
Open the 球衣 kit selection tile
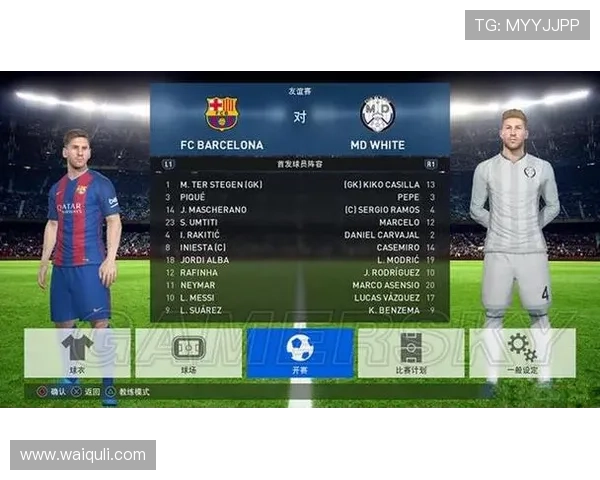point(77,353)
